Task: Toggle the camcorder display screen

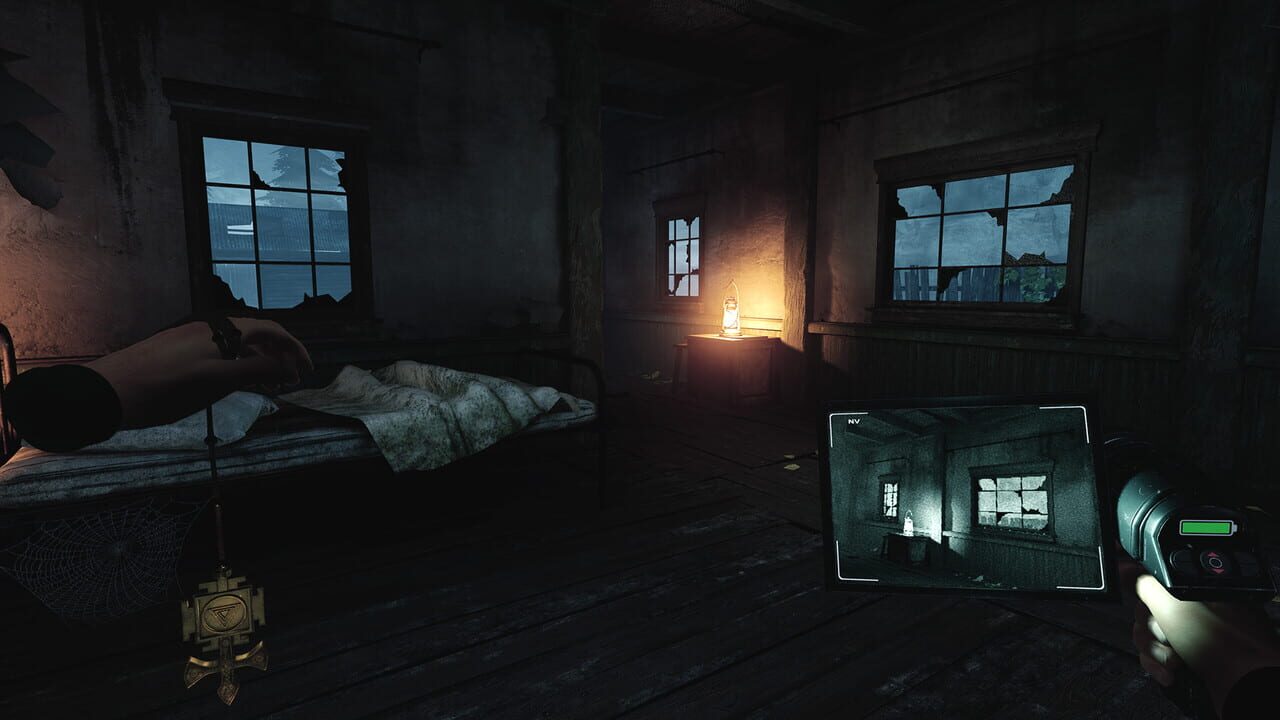Action: 965,500
